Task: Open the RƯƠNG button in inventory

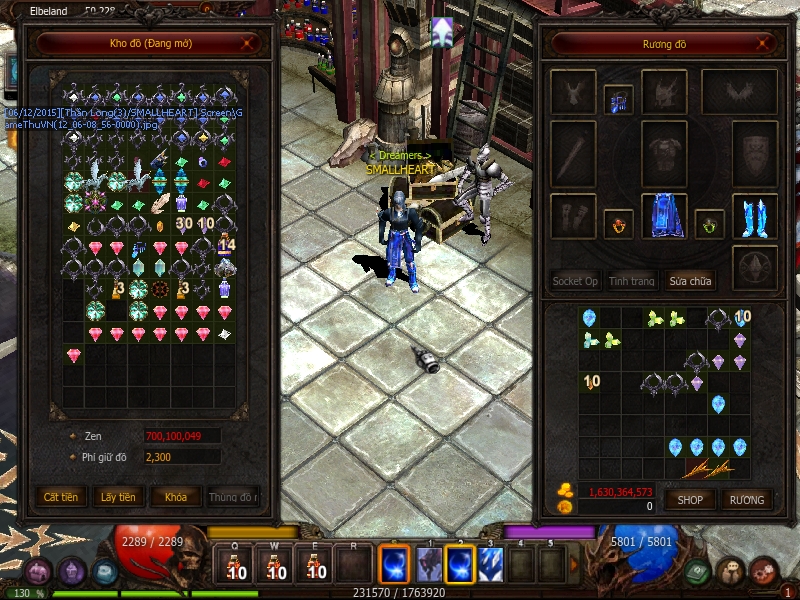Action: point(746,499)
